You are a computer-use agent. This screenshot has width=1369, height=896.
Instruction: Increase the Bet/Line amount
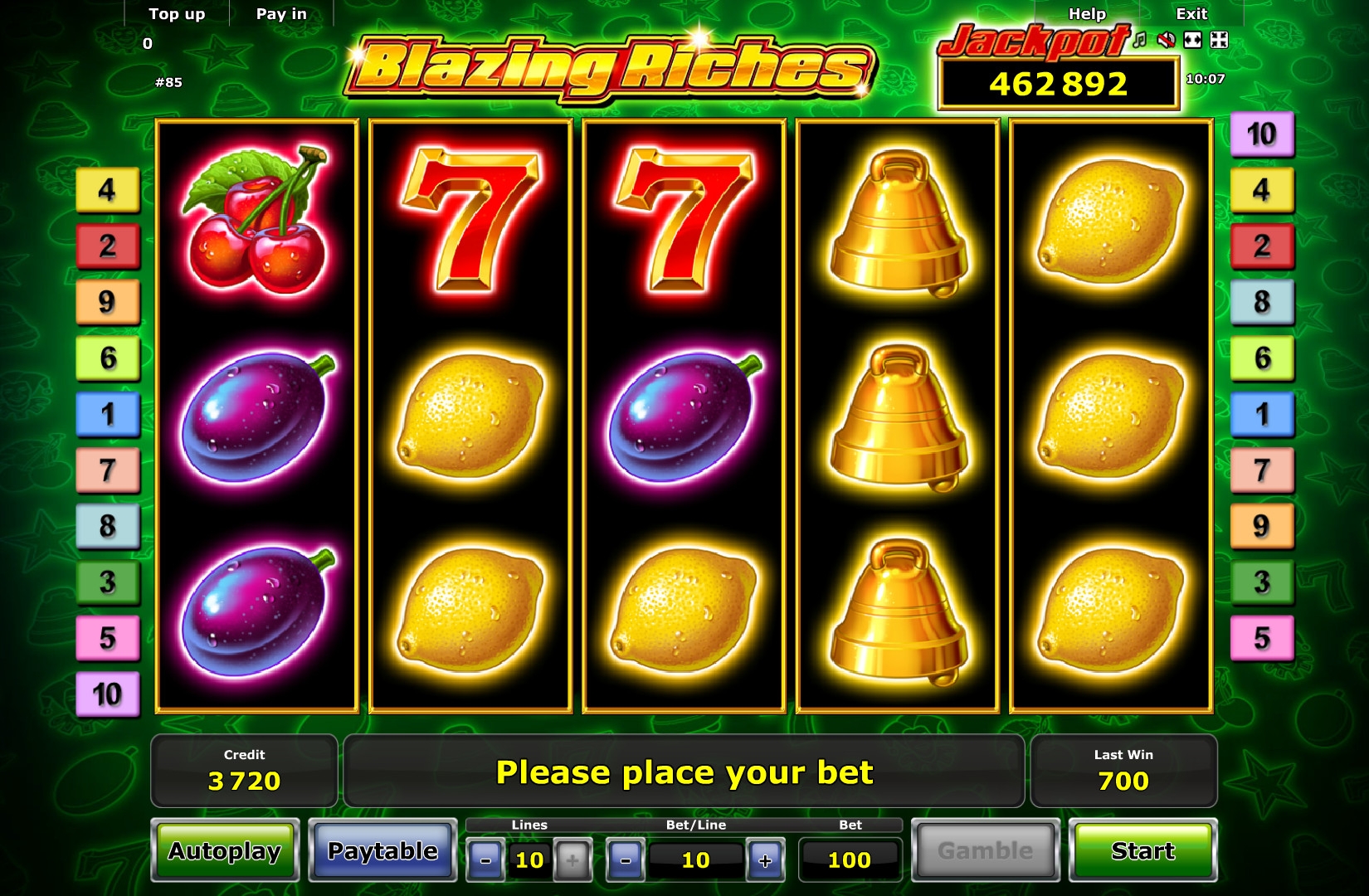[765, 860]
